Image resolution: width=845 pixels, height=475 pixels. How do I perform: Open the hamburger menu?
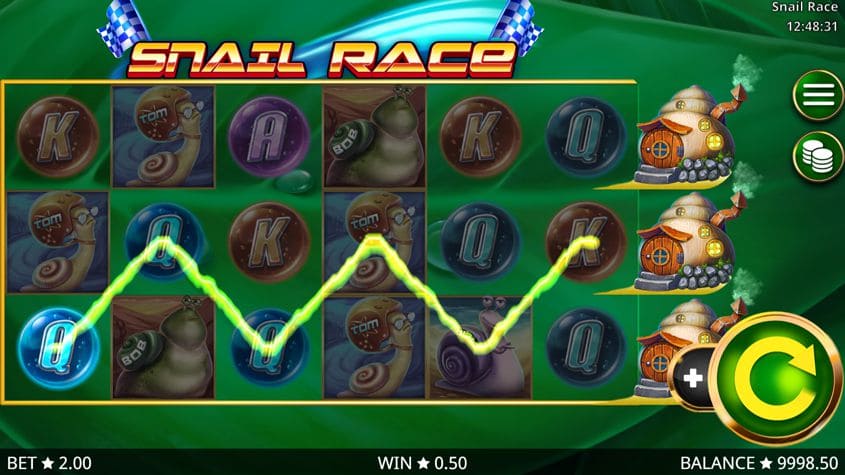click(x=818, y=96)
